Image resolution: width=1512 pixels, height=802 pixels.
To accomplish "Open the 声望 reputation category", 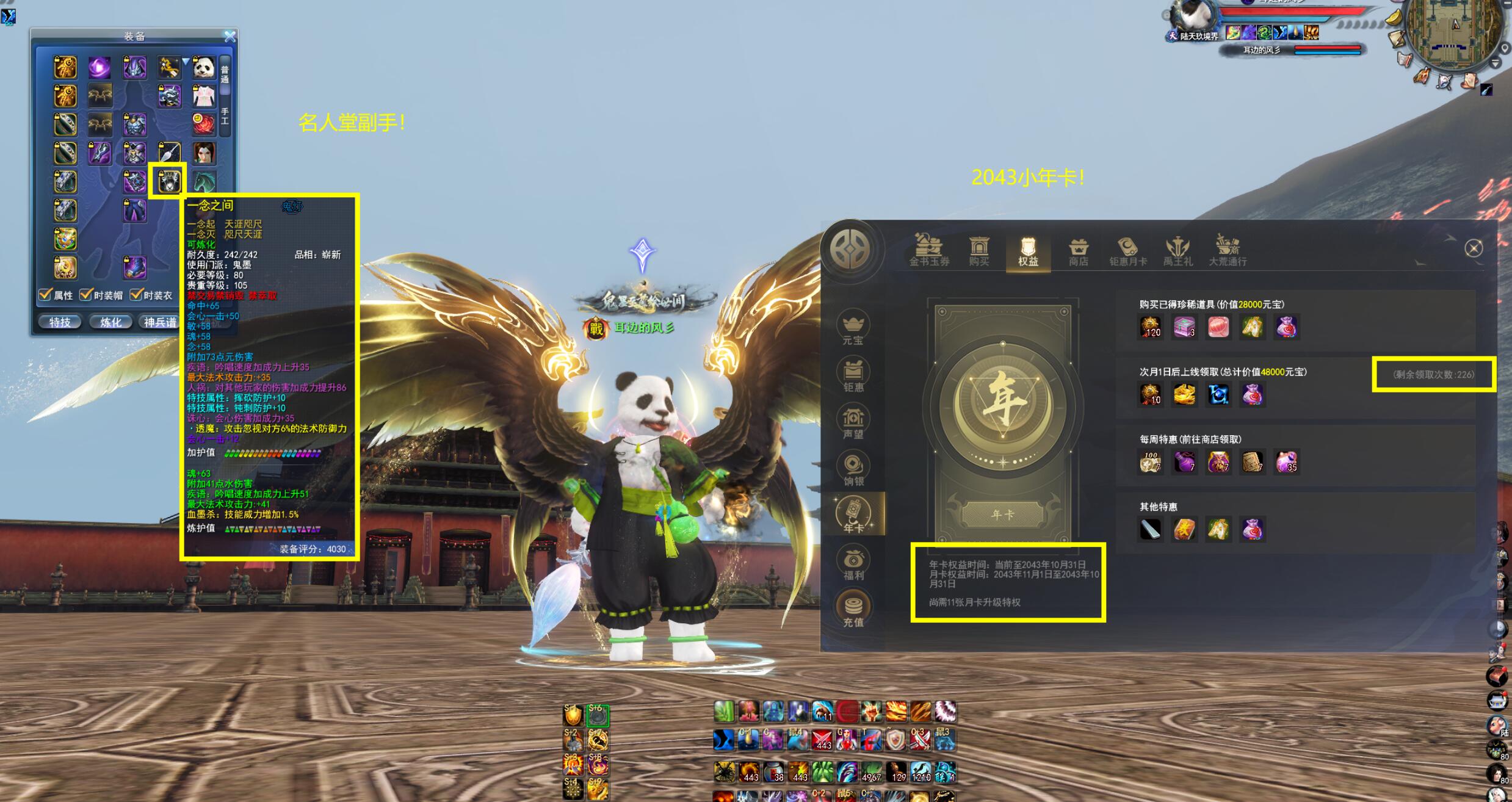I will pyautogui.click(x=853, y=423).
